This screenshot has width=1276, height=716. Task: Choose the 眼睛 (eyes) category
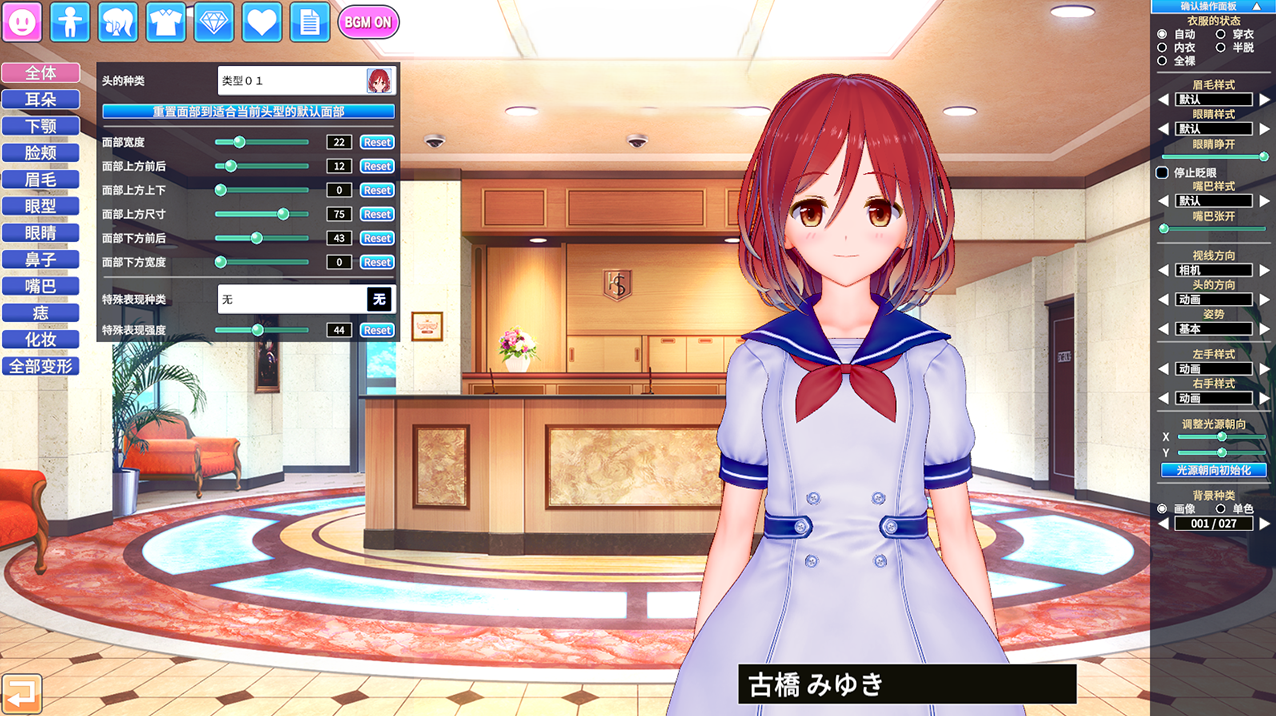click(x=41, y=233)
